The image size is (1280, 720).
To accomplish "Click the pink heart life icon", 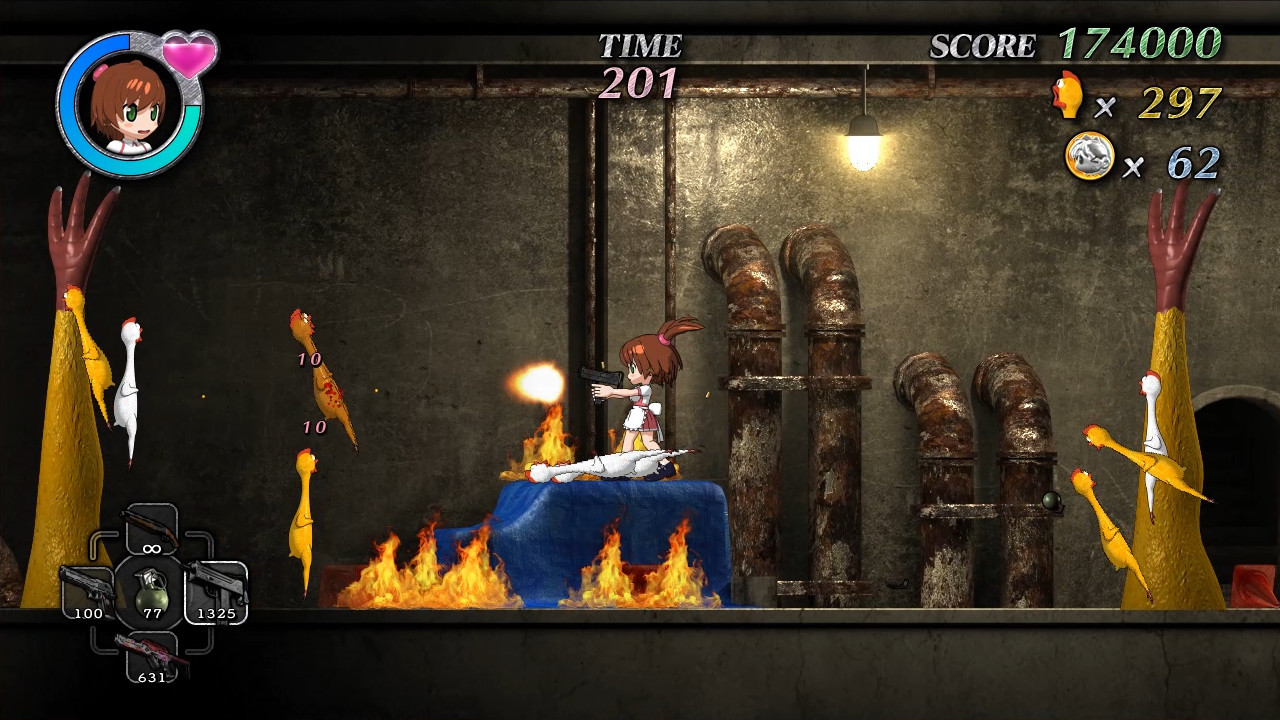I will point(189,54).
